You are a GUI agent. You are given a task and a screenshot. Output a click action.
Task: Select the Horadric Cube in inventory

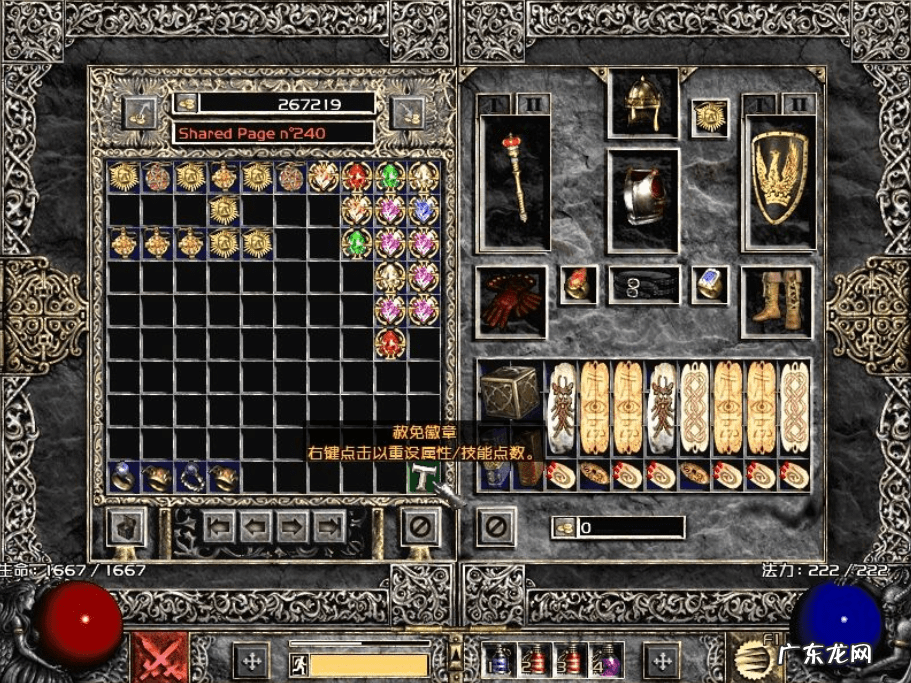pos(509,392)
